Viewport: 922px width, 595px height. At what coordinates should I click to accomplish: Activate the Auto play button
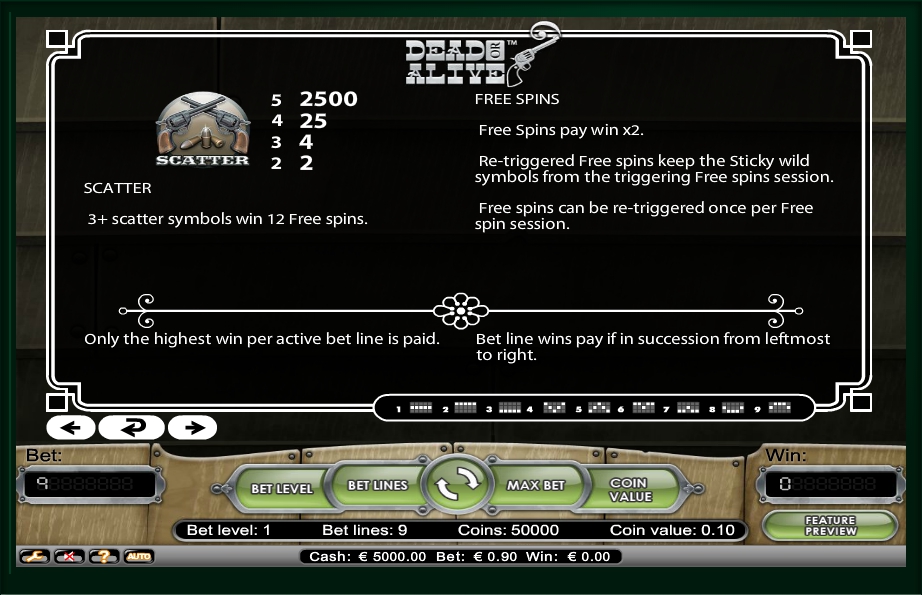tap(138, 556)
